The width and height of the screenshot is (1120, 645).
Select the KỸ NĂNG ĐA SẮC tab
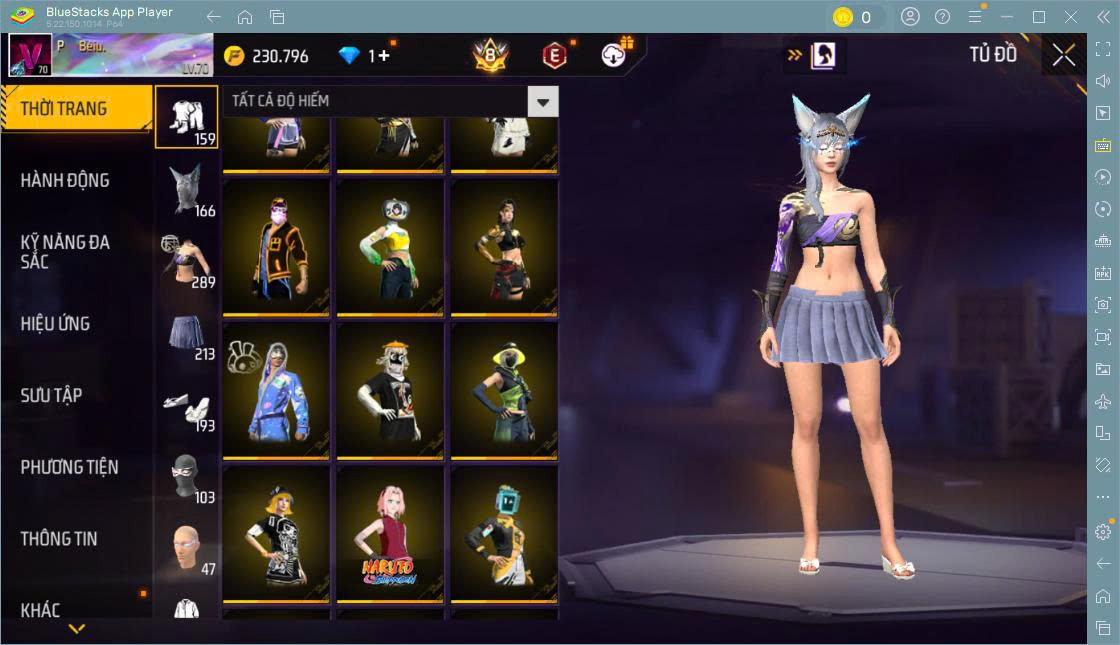(x=65, y=252)
